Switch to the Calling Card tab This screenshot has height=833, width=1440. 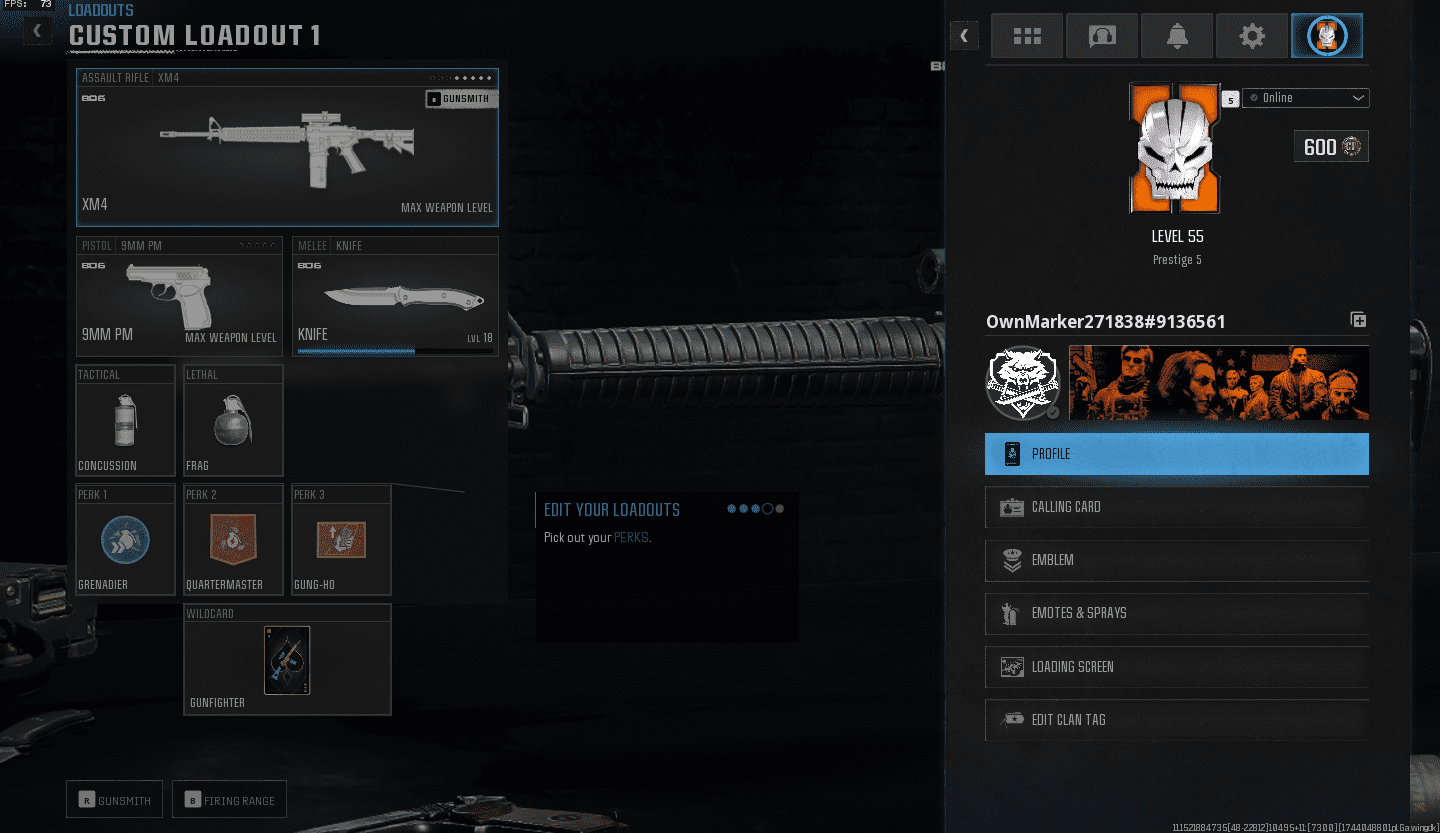[1176, 507]
